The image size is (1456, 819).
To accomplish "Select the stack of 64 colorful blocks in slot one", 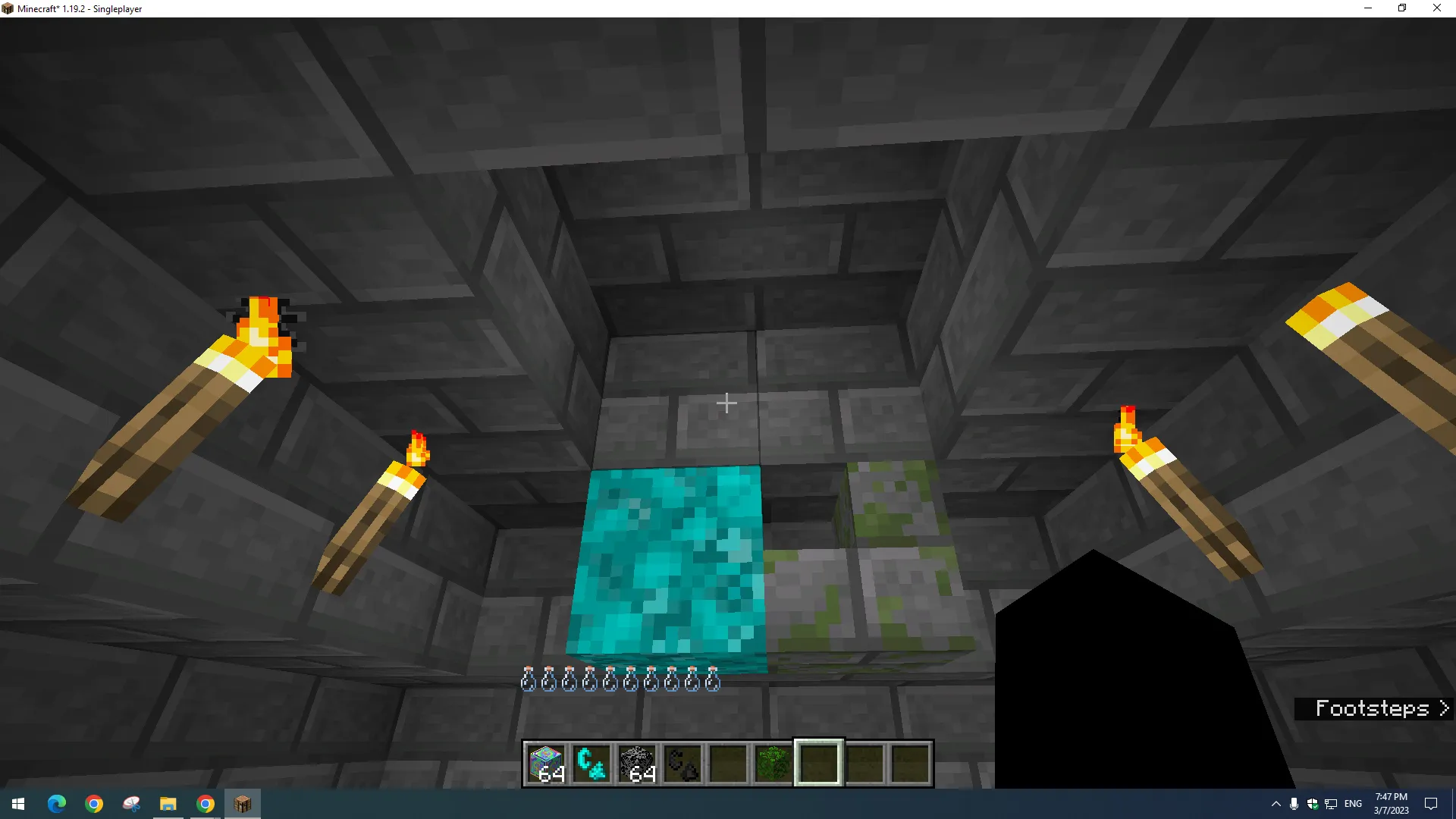I will 545,762.
